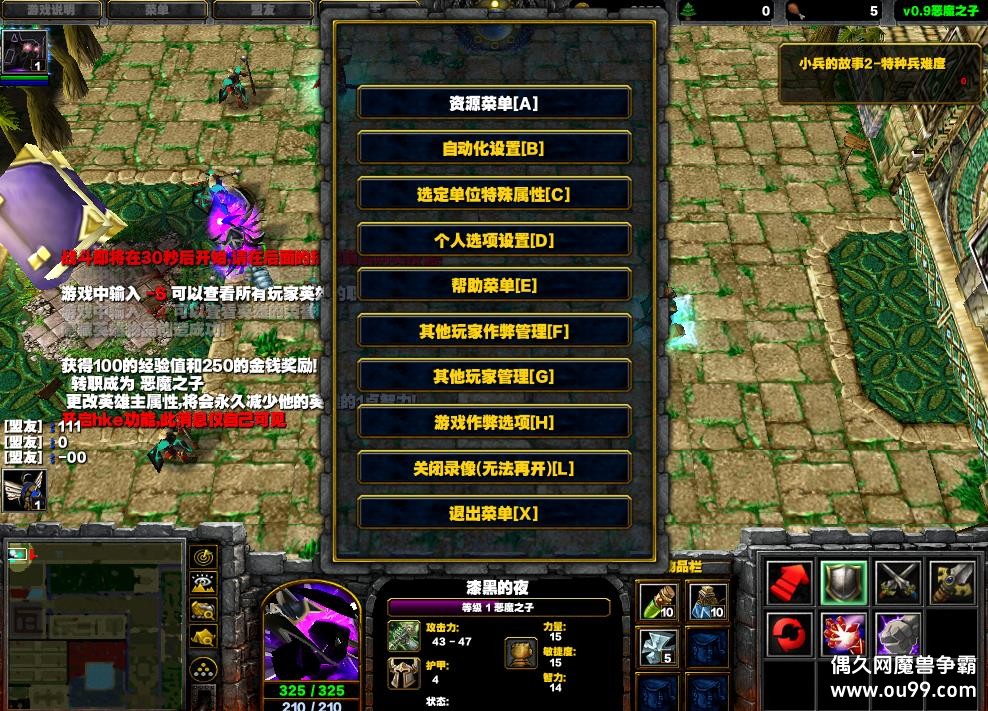Toggle the minimap formation button
Viewport: 988px width, 711px height.
coord(204,668)
